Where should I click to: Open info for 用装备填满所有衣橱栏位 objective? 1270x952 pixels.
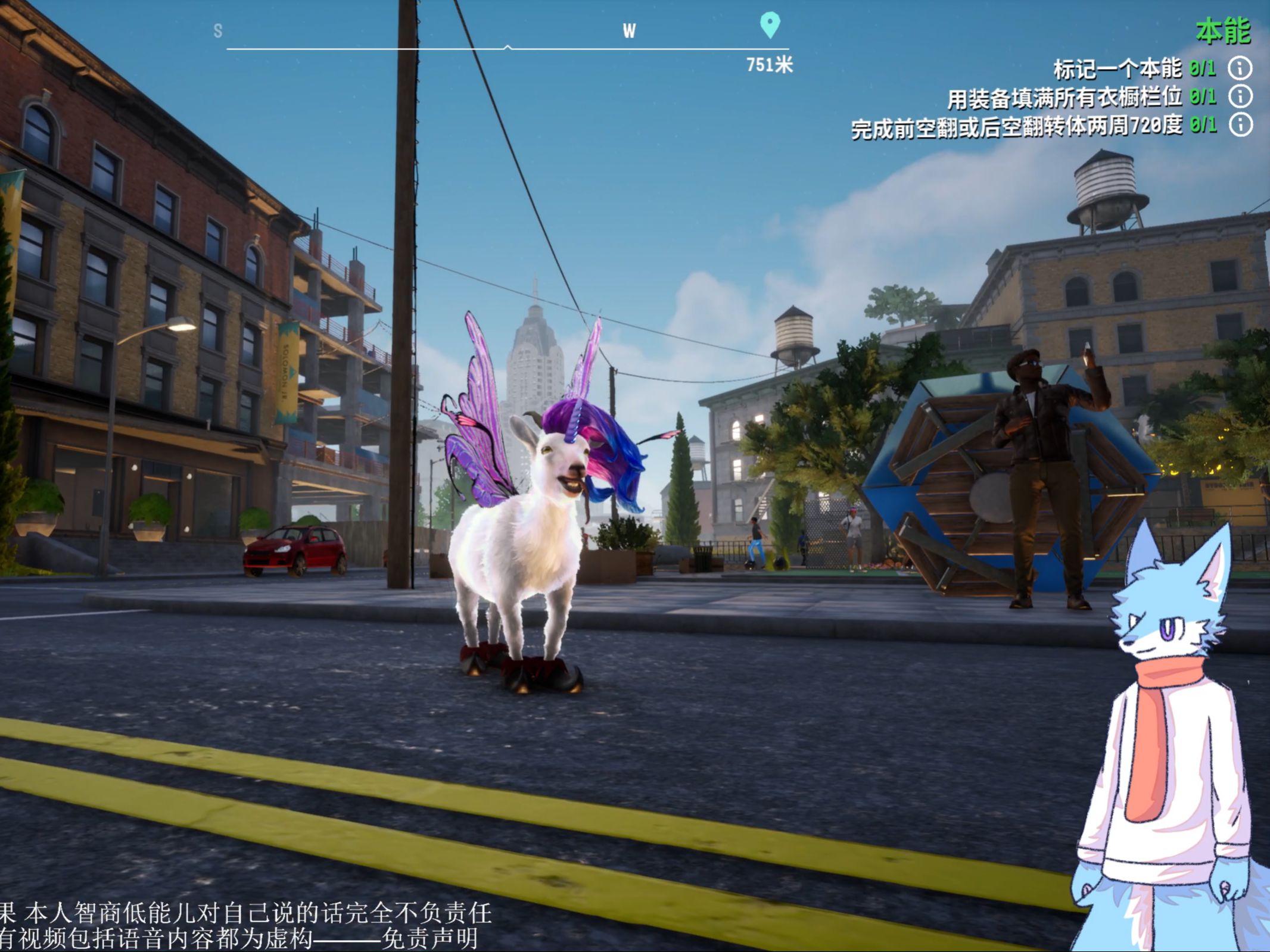(1240, 96)
